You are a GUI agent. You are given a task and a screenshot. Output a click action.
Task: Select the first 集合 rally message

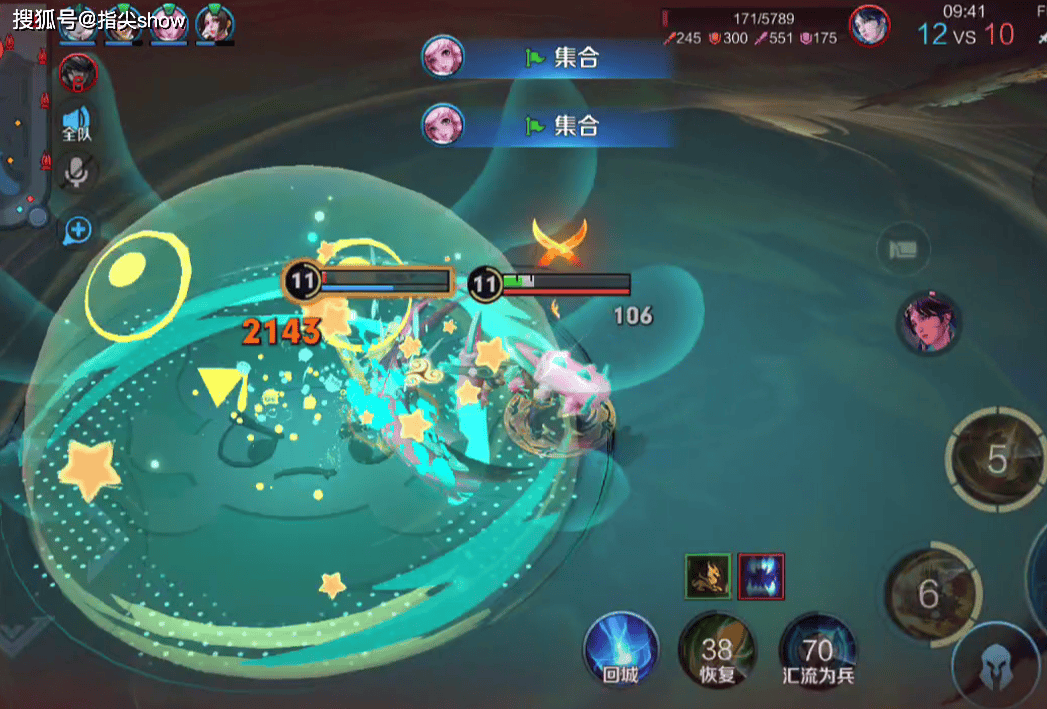coord(545,58)
